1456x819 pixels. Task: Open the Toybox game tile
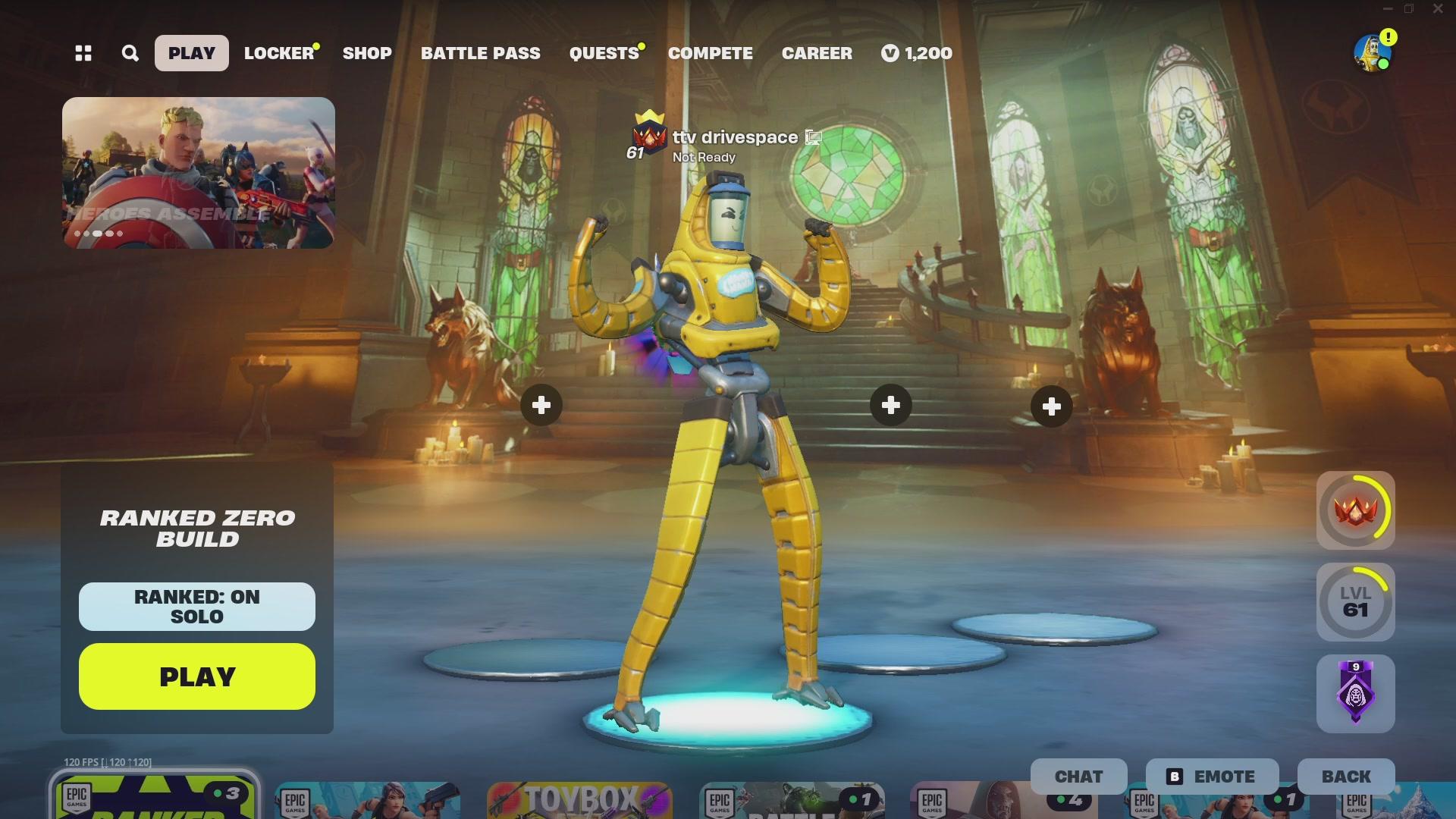pyautogui.click(x=580, y=800)
